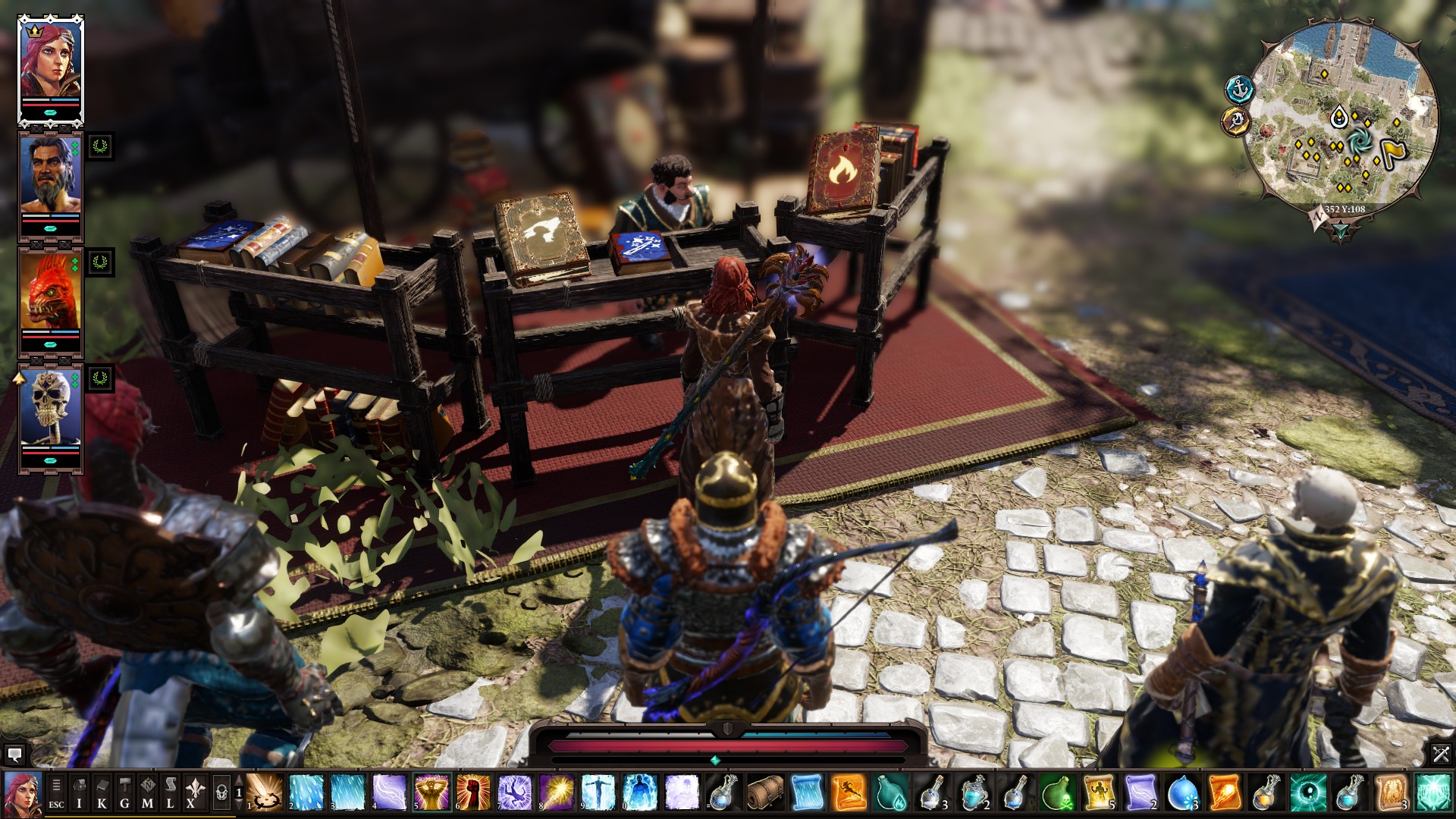Open the crafting hammer button

[124, 792]
